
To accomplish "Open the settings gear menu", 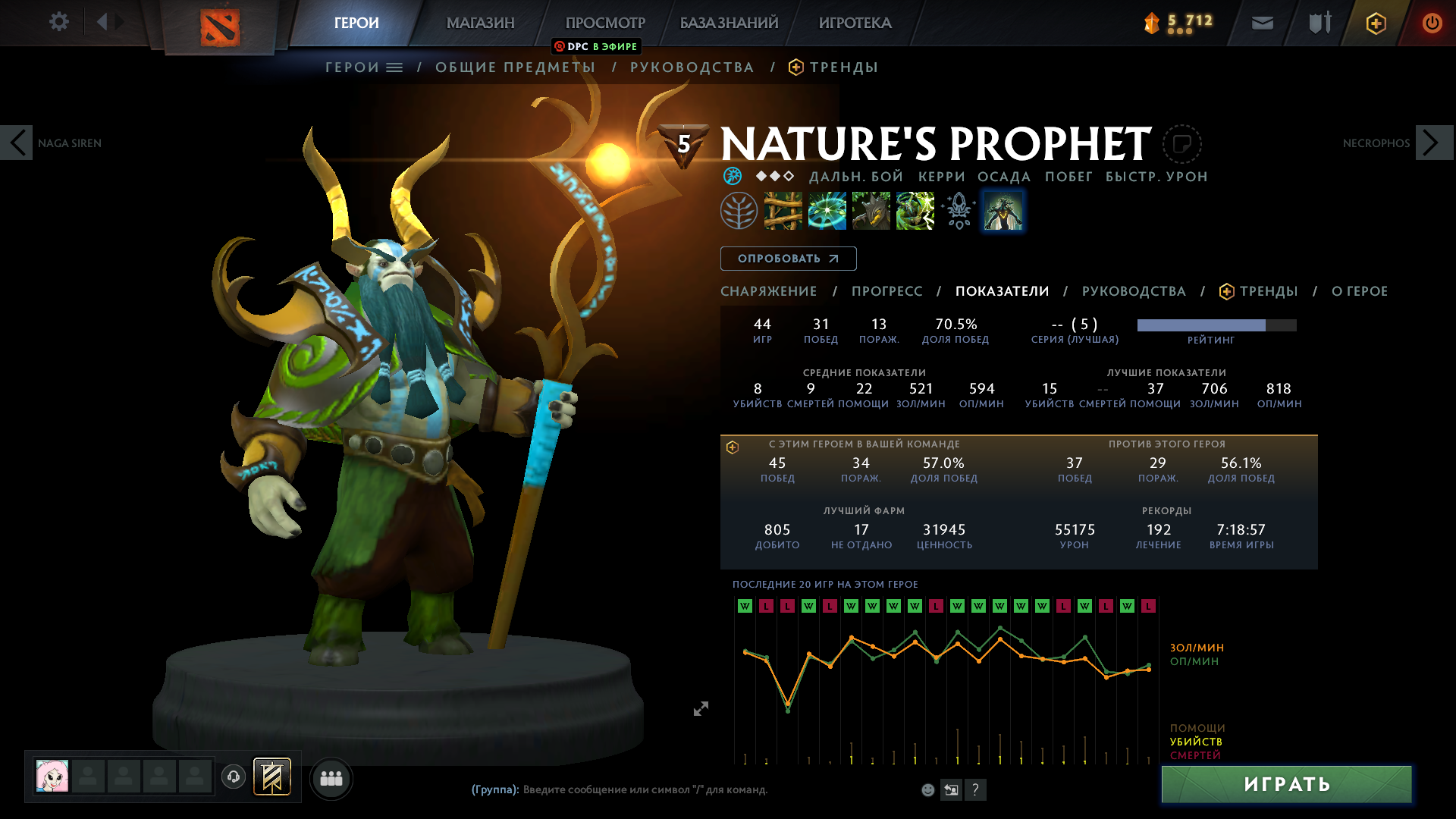I will coord(58,22).
